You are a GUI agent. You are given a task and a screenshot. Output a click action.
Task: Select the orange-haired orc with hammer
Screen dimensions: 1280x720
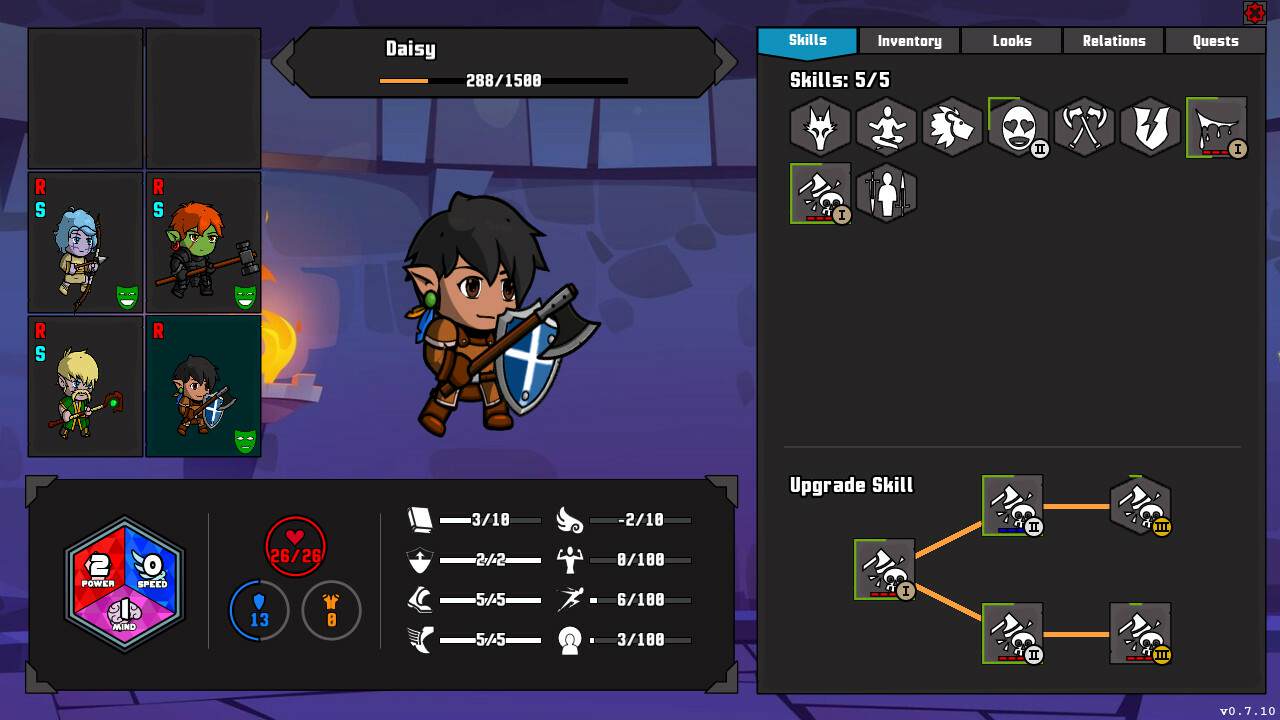[203, 243]
